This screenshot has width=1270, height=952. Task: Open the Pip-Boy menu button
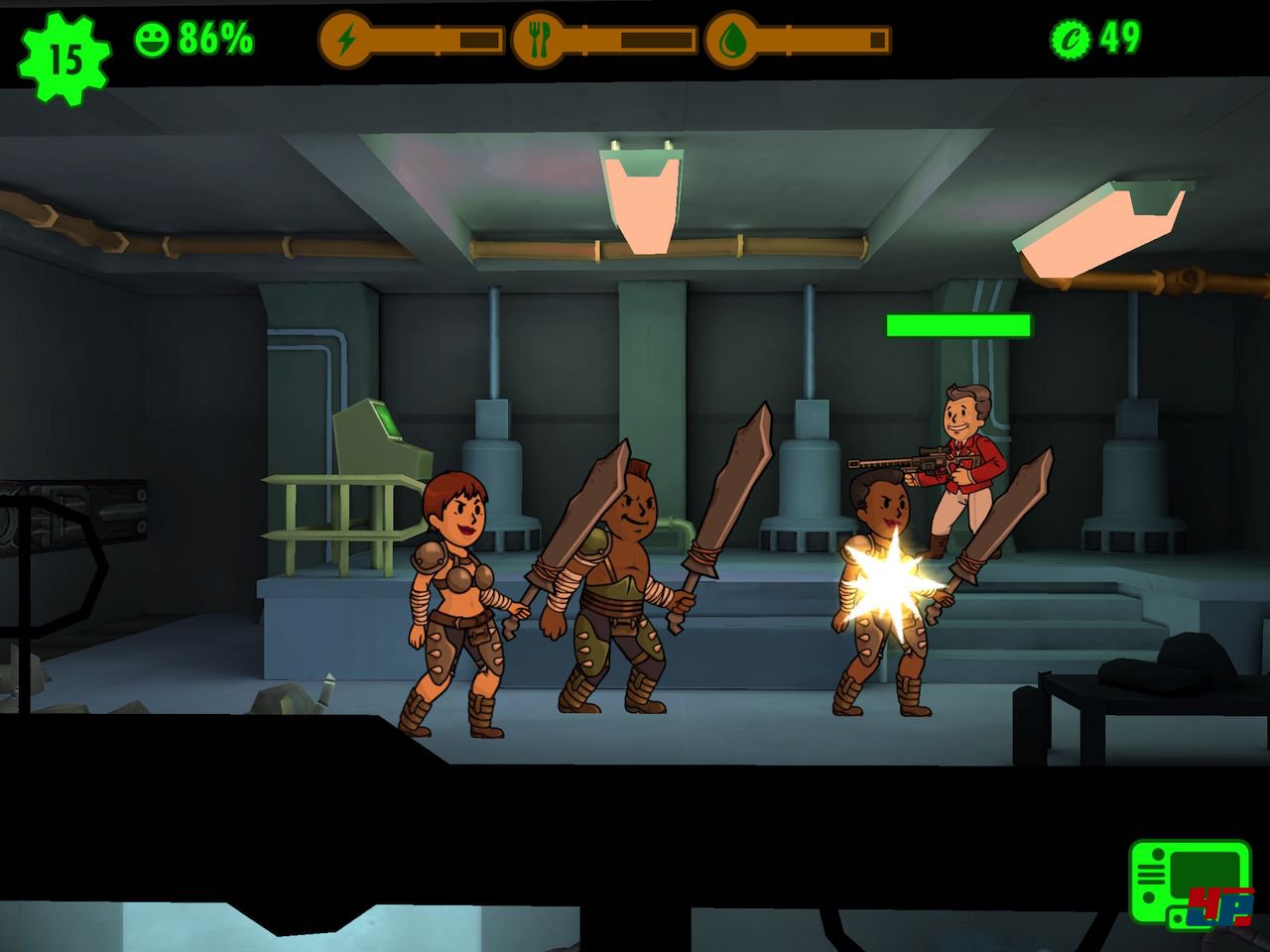click(x=1189, y=882)
